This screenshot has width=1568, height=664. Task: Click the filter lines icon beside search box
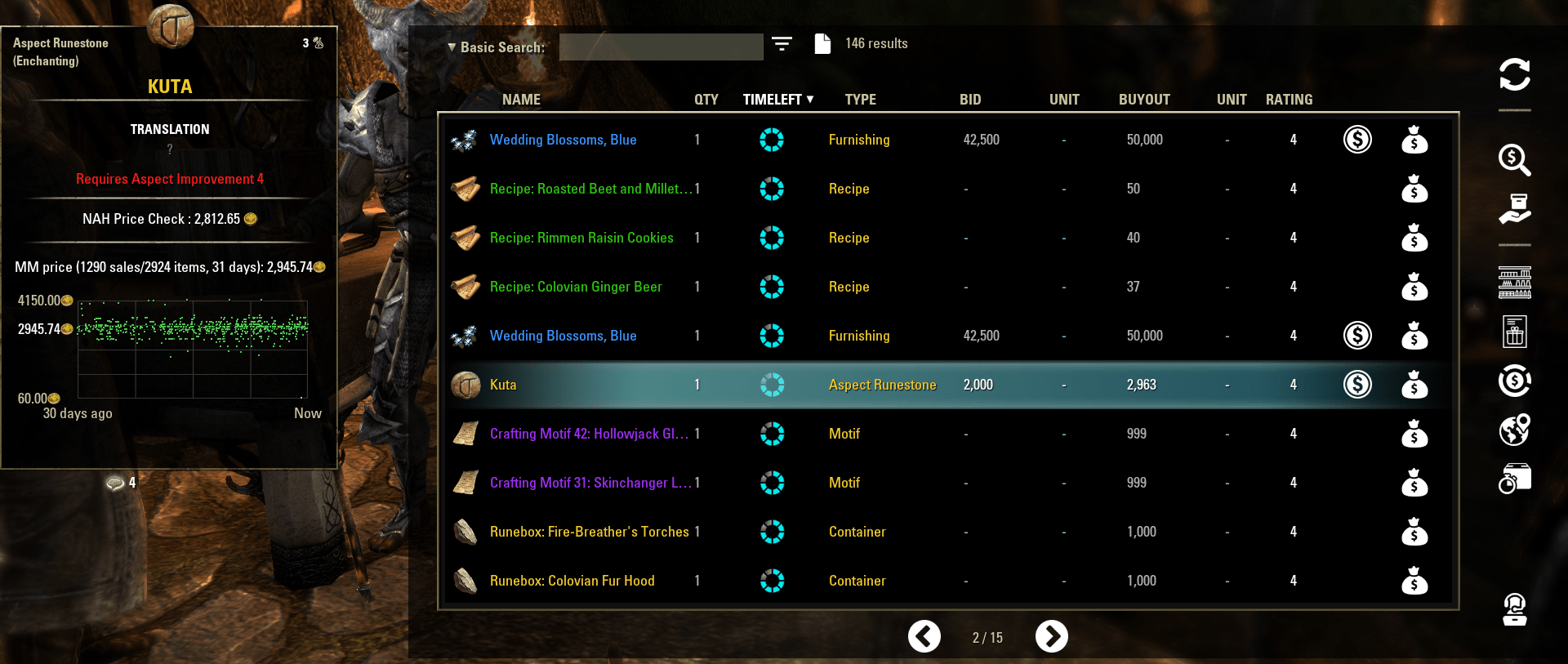coord(782,46)
